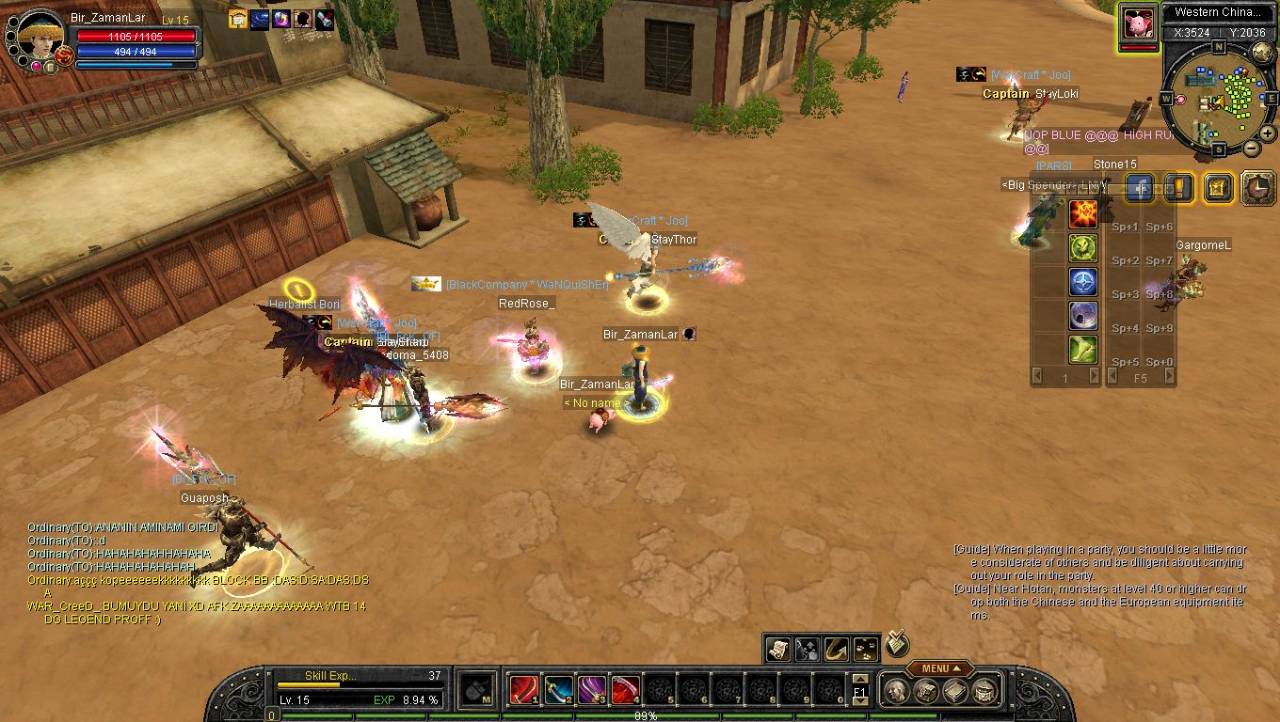Screen dimensions: 1280x722
Task: Use the green leaf skill in side bar
Action: click(1083, 350)
